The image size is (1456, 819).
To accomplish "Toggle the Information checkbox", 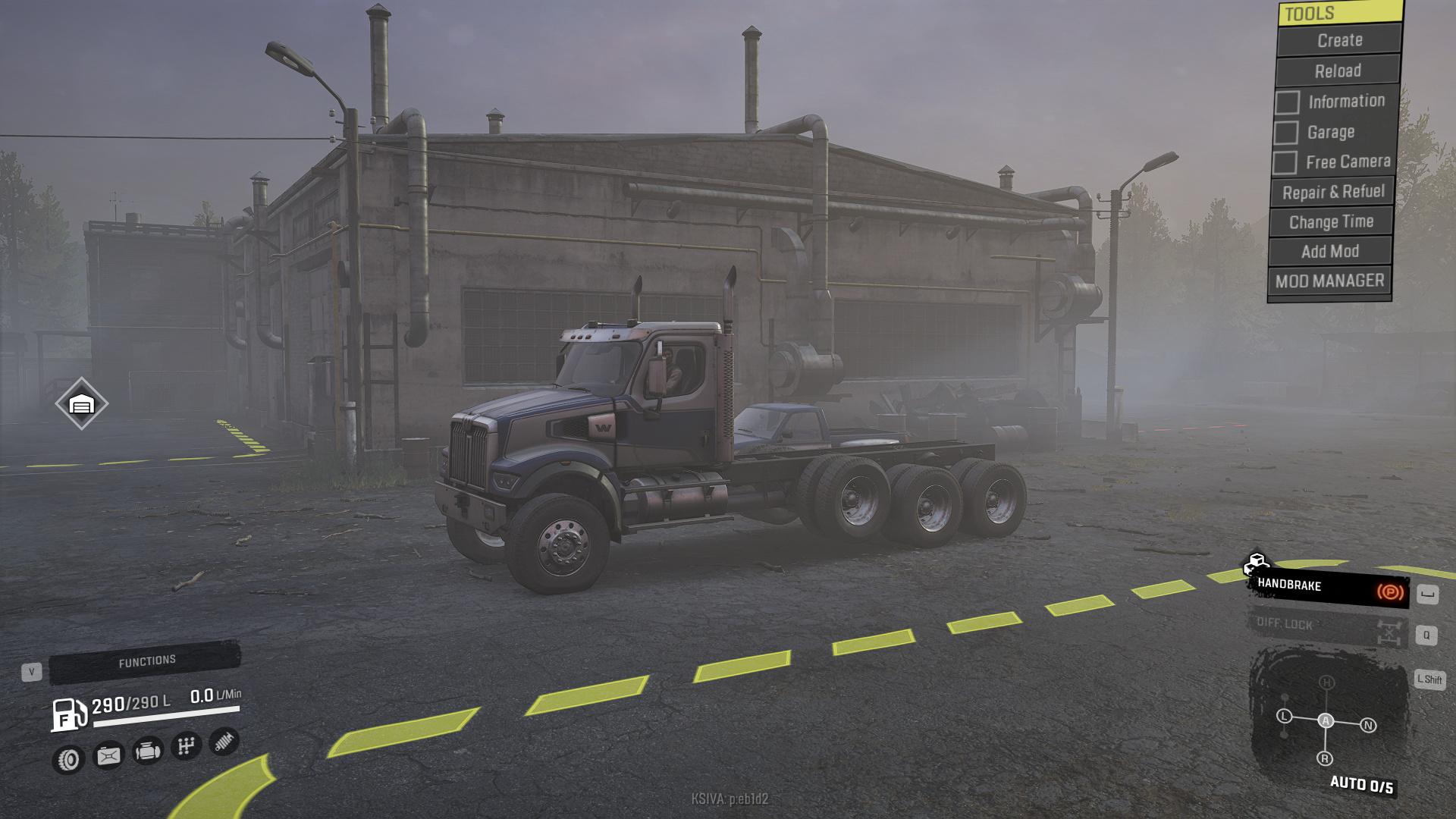I will click(x=1287, y=102).
